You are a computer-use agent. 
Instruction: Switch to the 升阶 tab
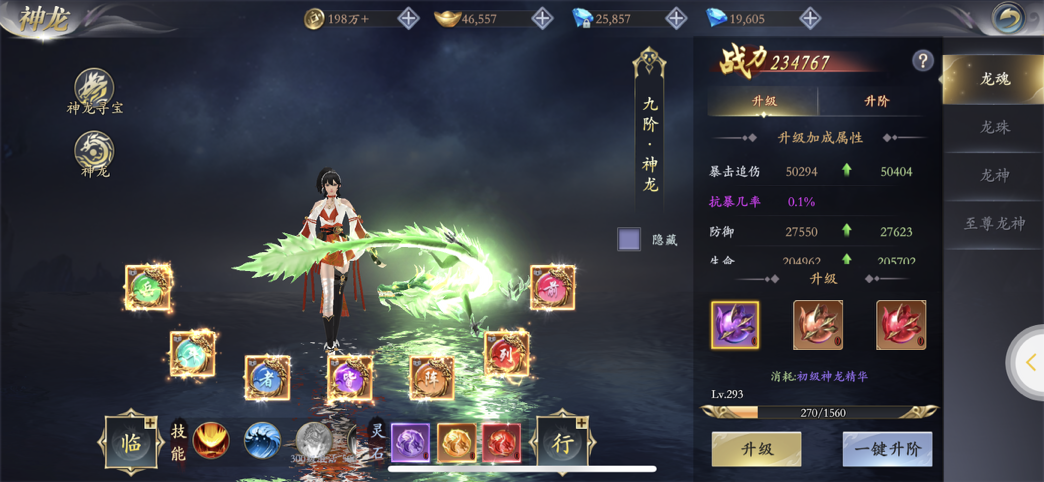point(876,101)
